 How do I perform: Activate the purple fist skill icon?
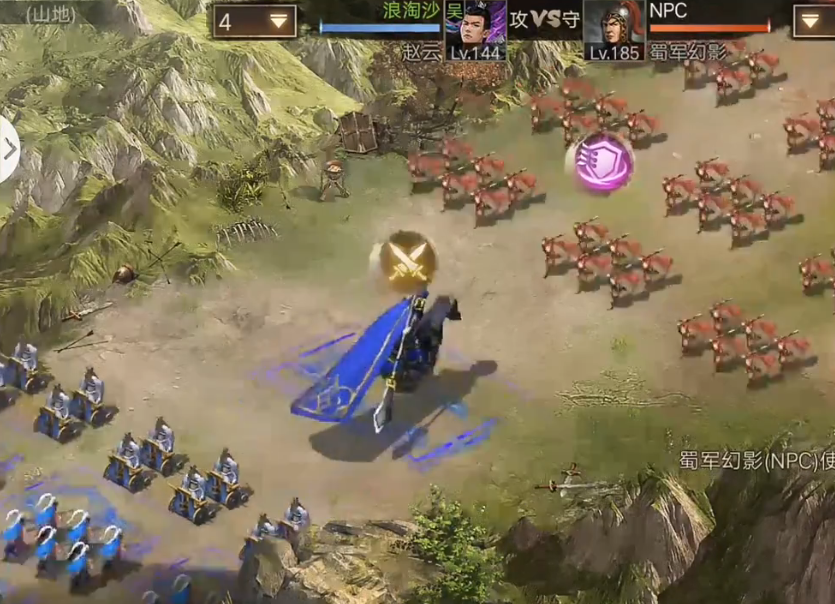(603, 162)
